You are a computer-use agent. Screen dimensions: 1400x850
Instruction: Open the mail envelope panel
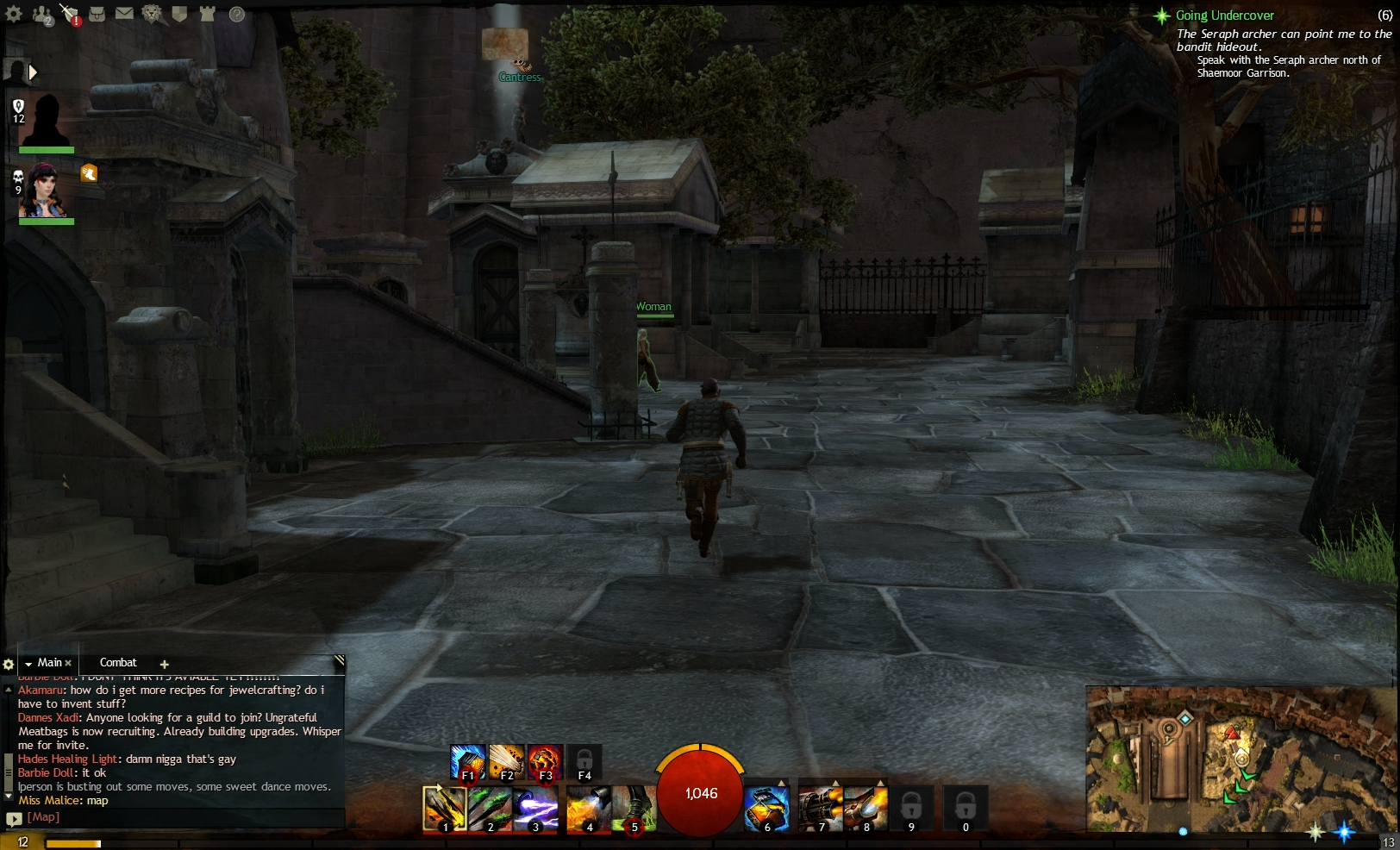click(x=124, y=13)
